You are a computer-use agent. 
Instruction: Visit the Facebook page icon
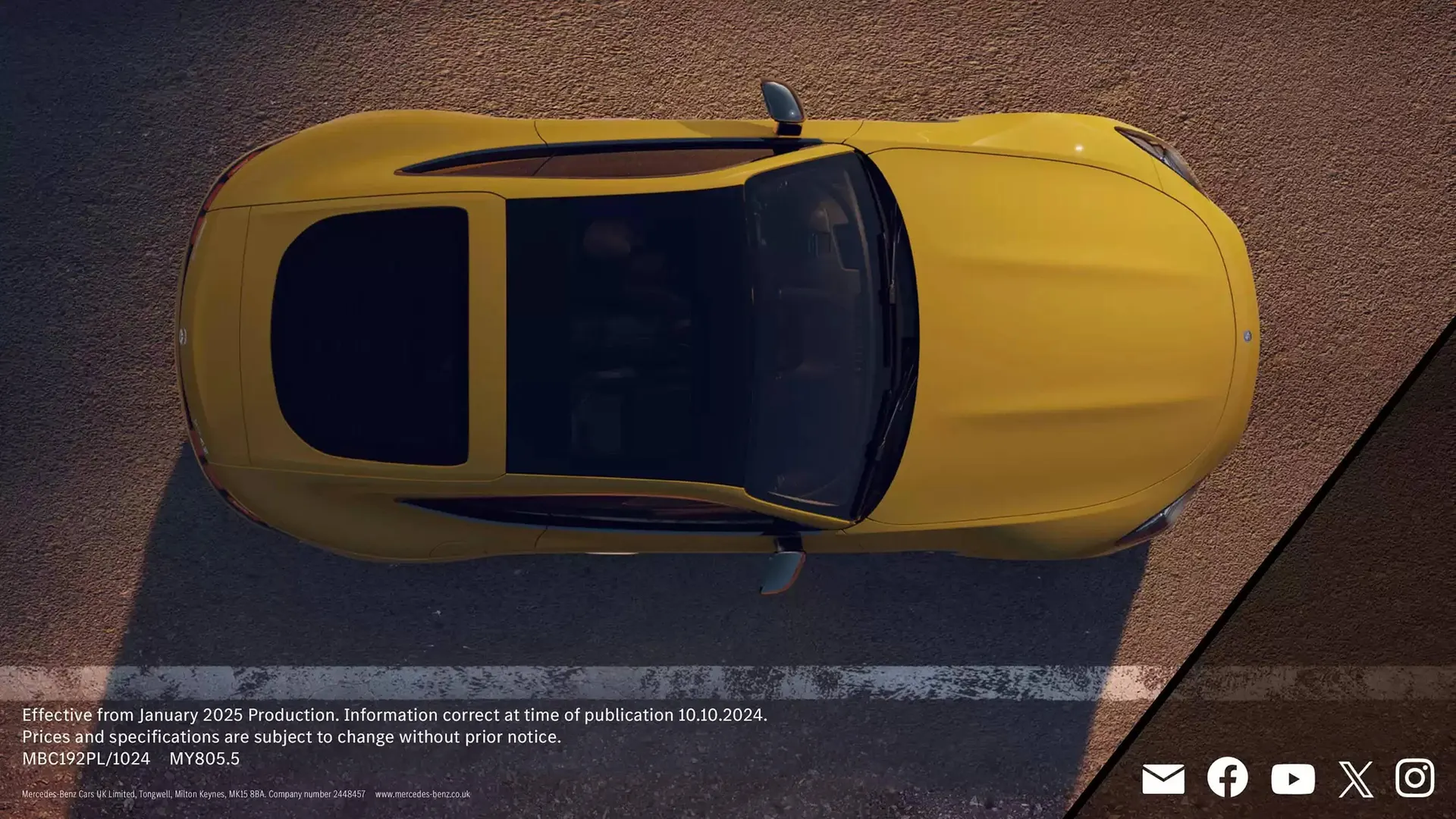1227,777
